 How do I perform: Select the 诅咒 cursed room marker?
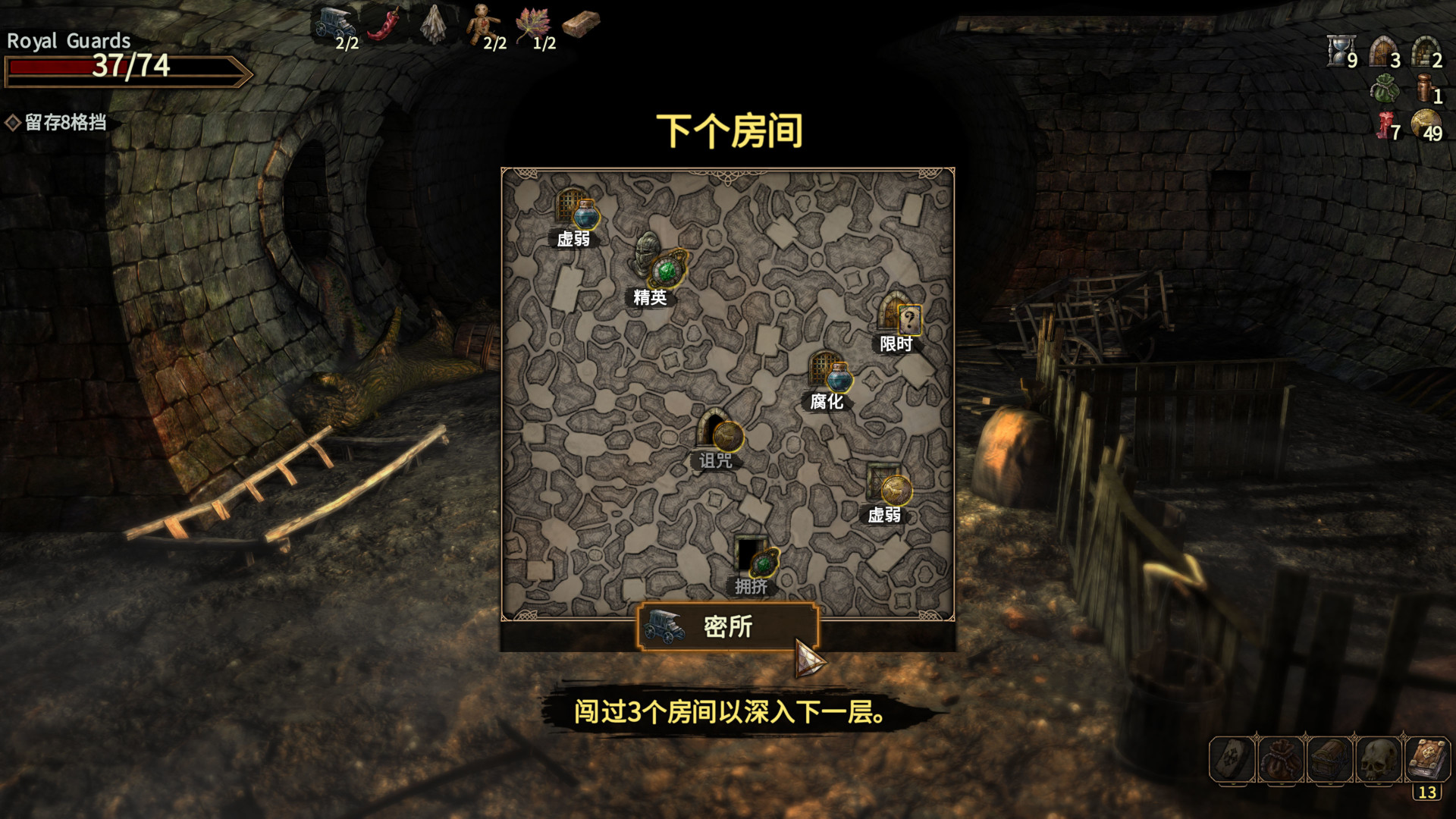tap(719, 432)
